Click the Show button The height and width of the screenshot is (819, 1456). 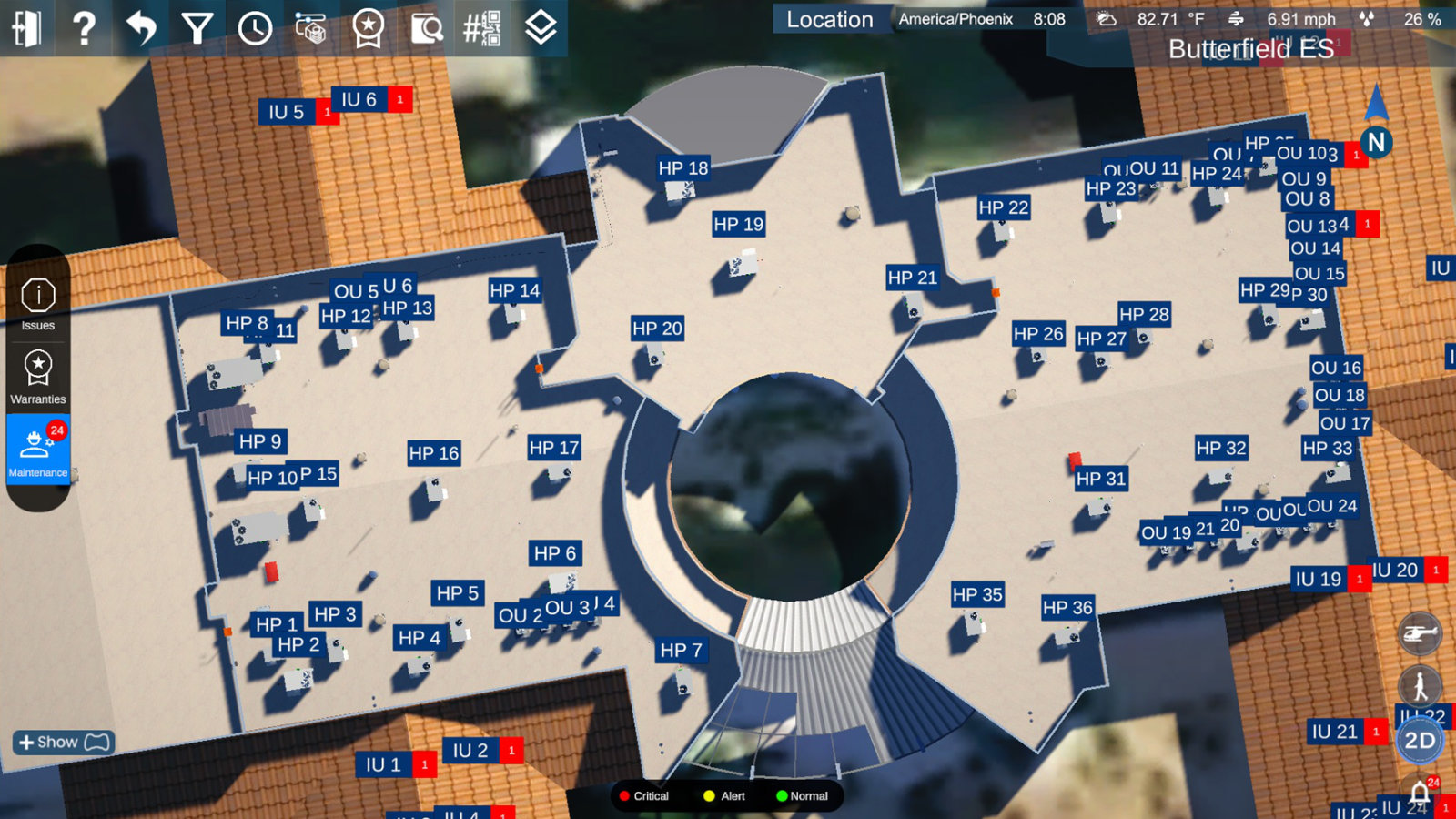62,743
